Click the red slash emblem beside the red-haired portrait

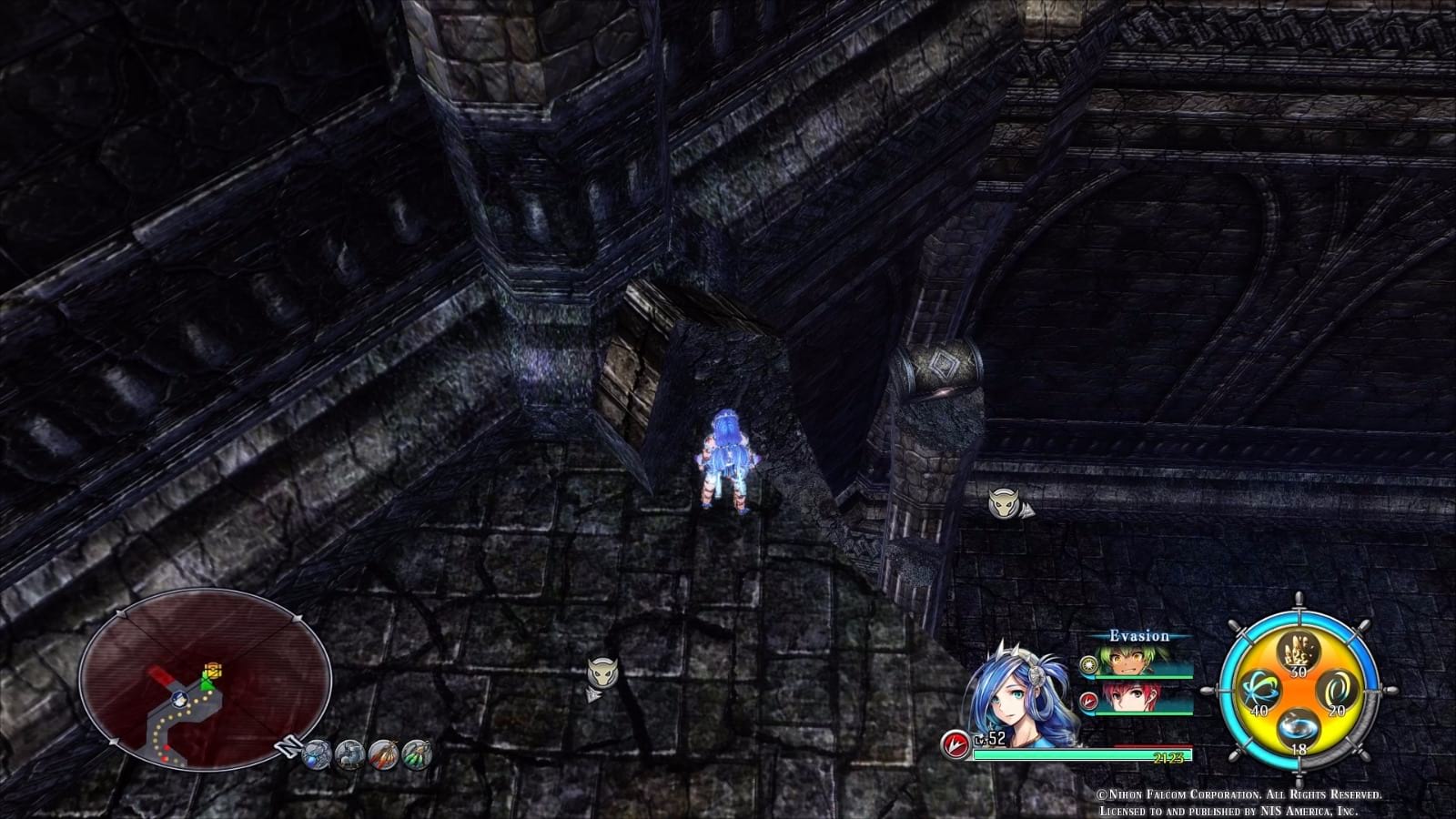1088,701
